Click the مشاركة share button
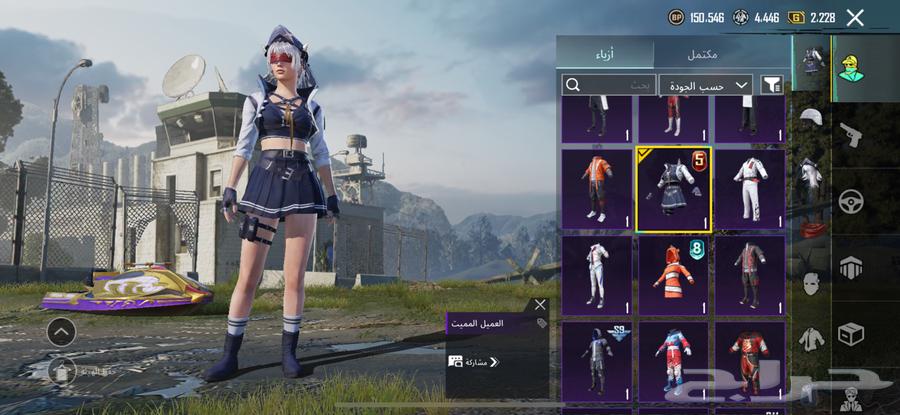 click(474, 361)
